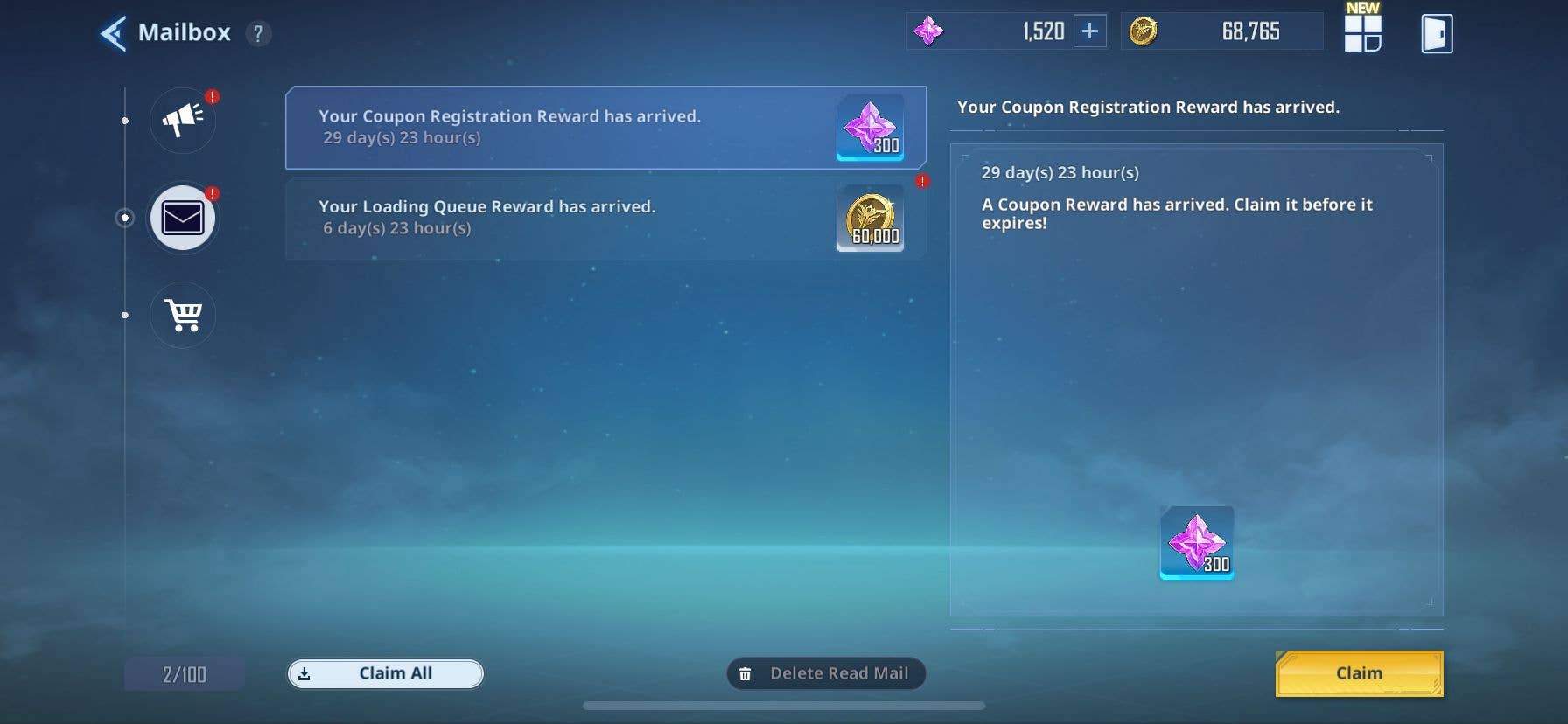Screen dimensions: 1568x724
Task: Open the Mailbox help question mark
Action: (258, 34)
